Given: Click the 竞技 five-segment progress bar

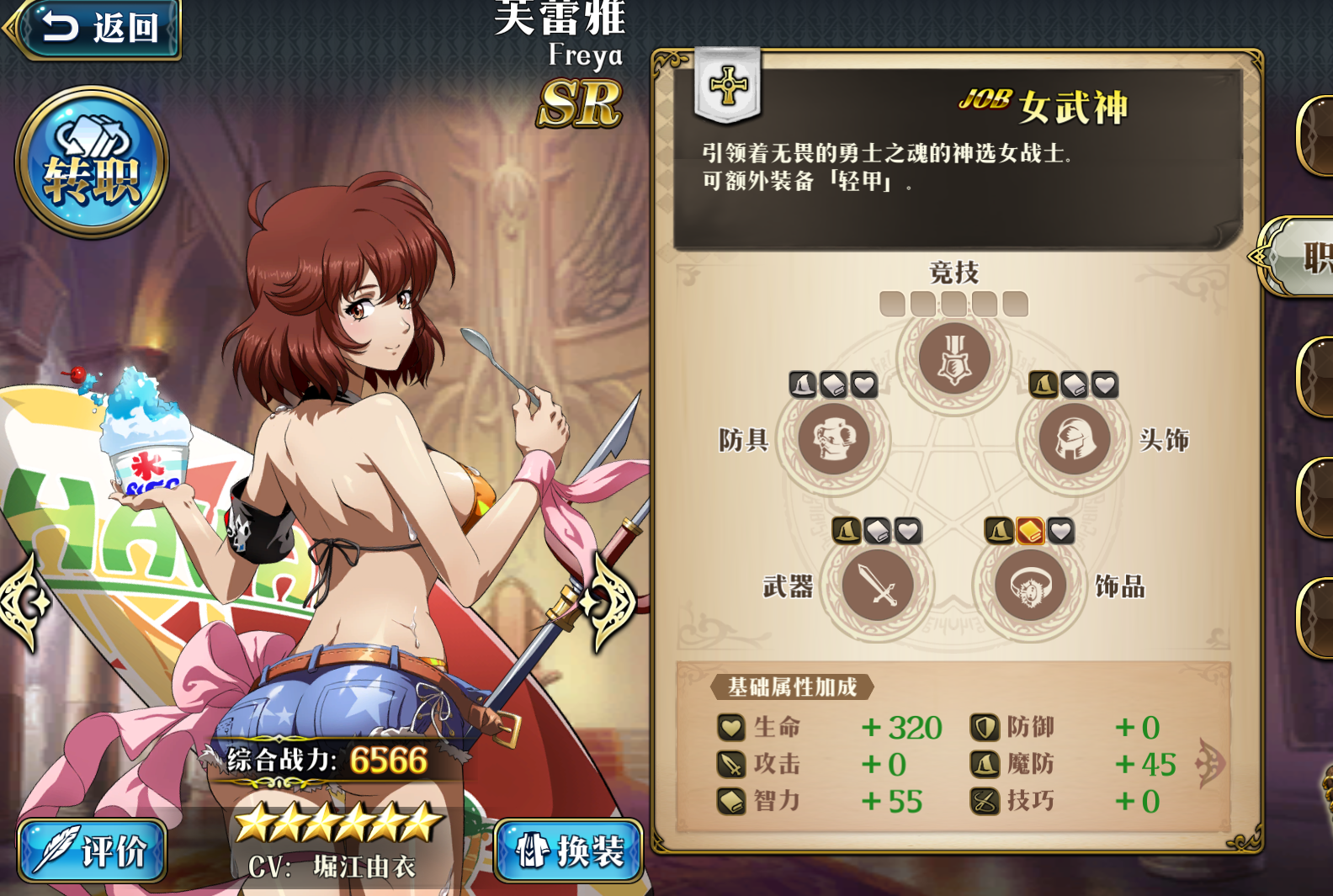Looking at the screenshot, I should (x=954, y=301).
